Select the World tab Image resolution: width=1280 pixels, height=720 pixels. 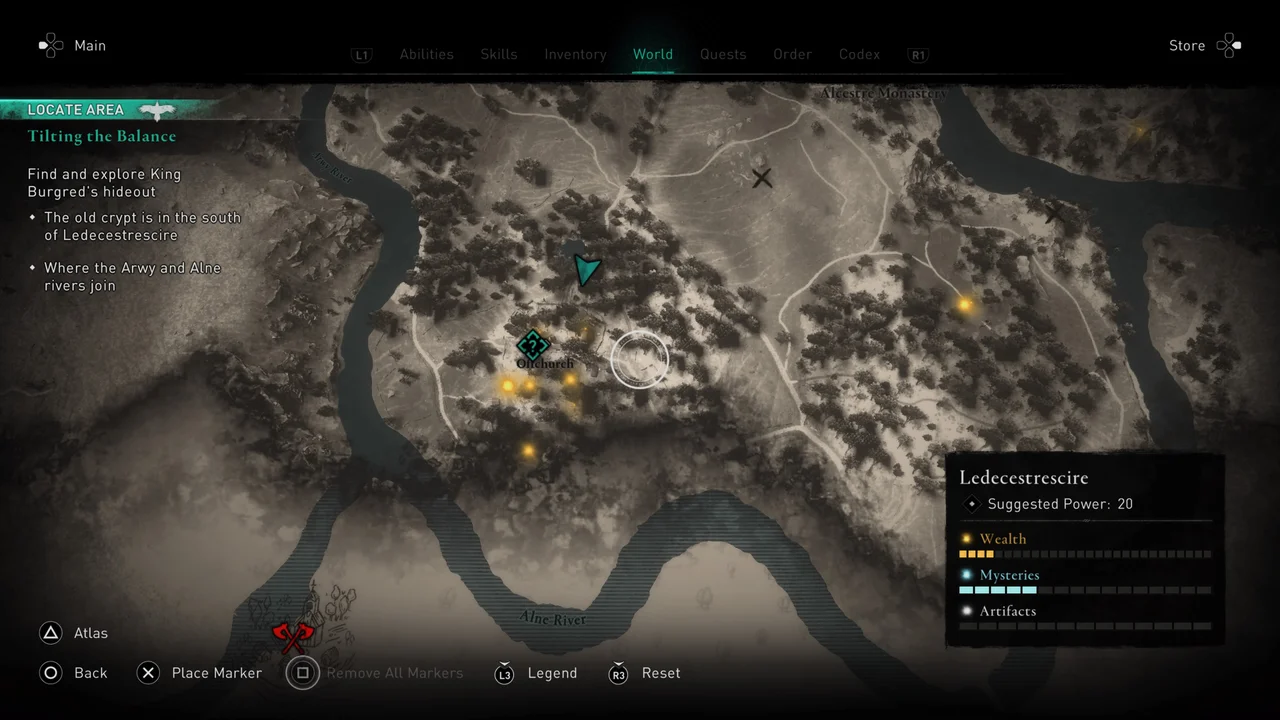pos(653,54)
